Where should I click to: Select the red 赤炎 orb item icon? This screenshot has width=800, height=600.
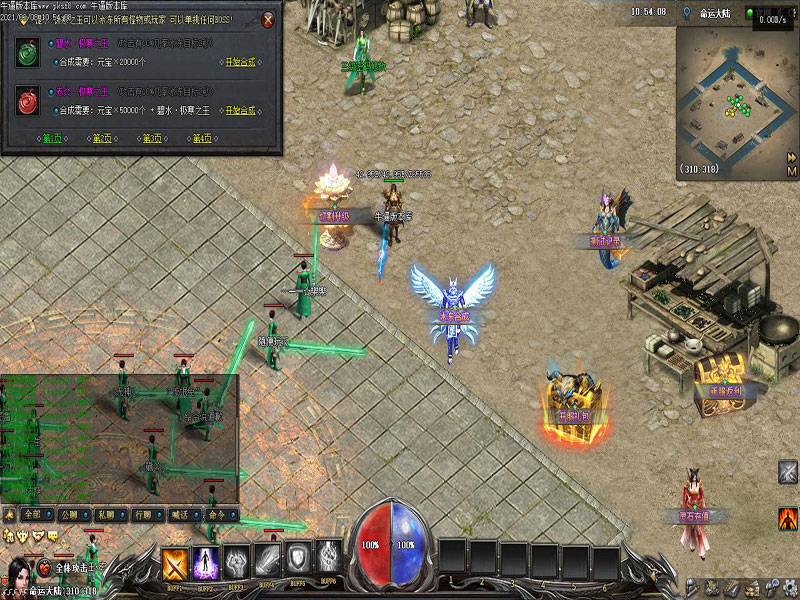pyautogui.click(x=27, y=100)
